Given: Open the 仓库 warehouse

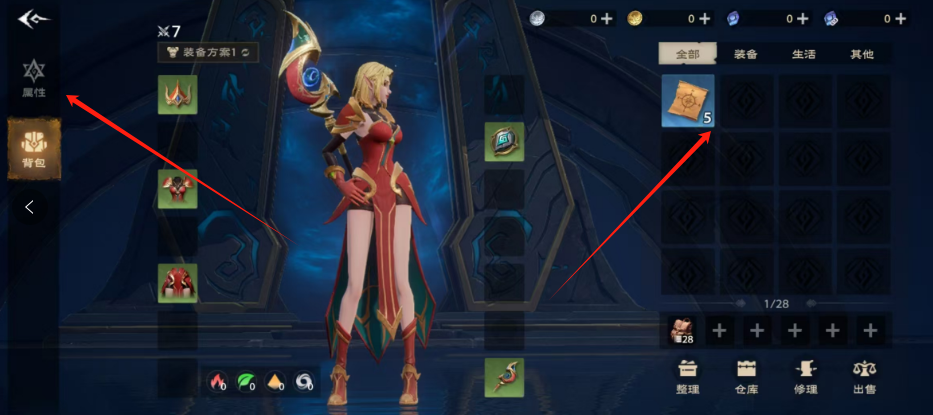Looking at the screenshot, I should coord(746,378).
